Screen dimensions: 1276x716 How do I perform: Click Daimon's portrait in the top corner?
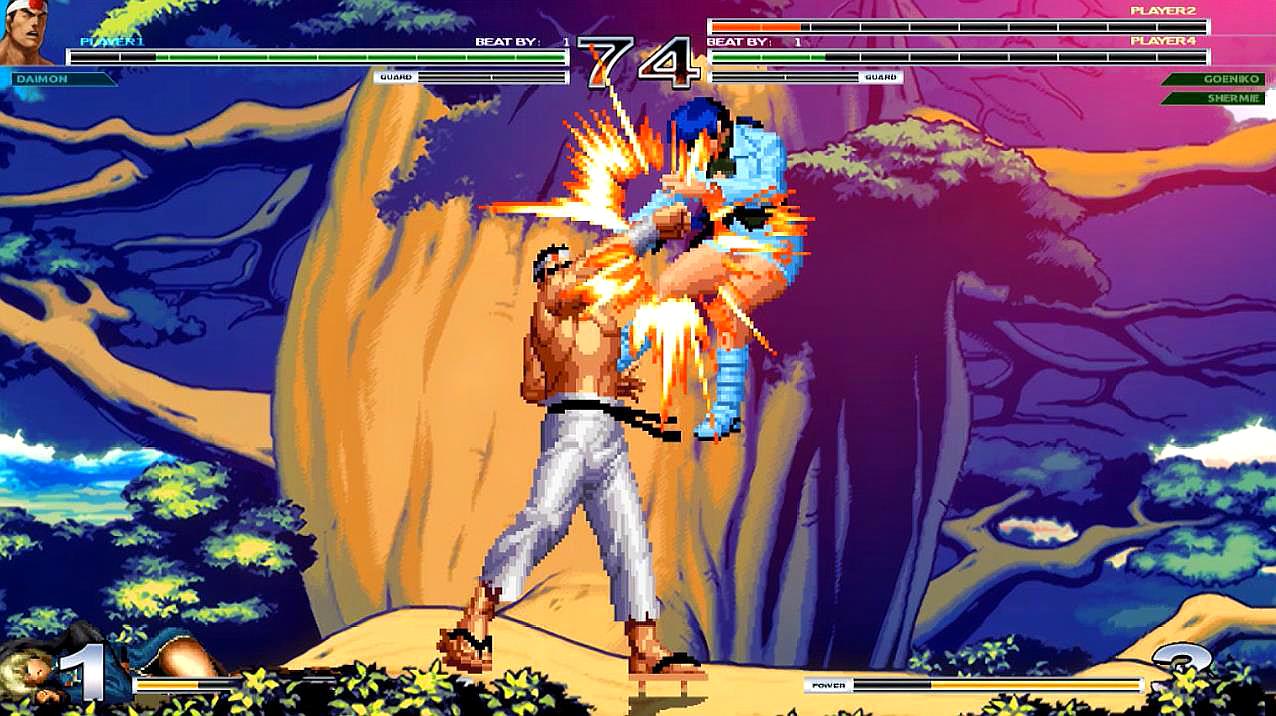(27, 34)
